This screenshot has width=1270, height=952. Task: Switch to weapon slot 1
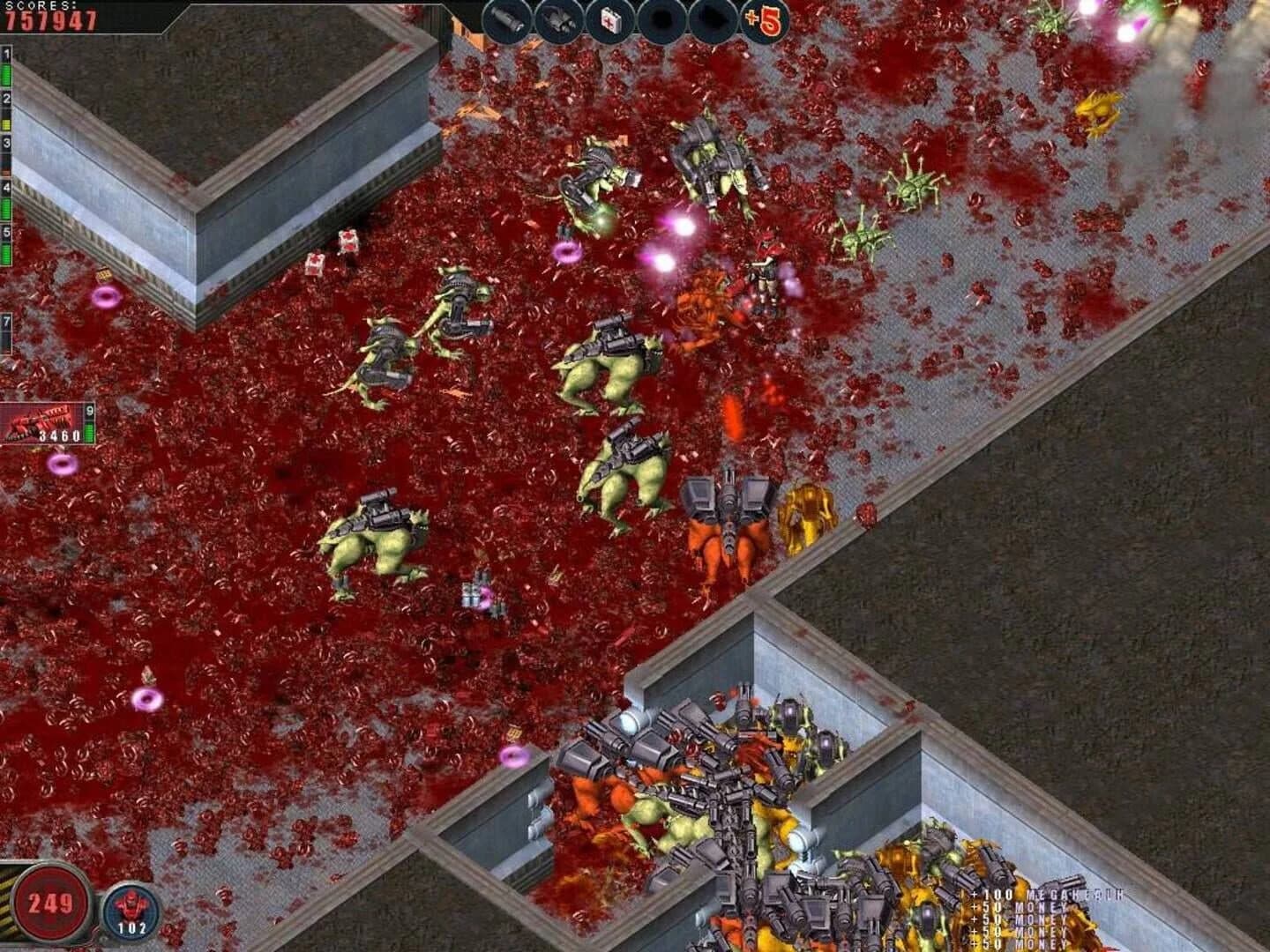(7, 53)
